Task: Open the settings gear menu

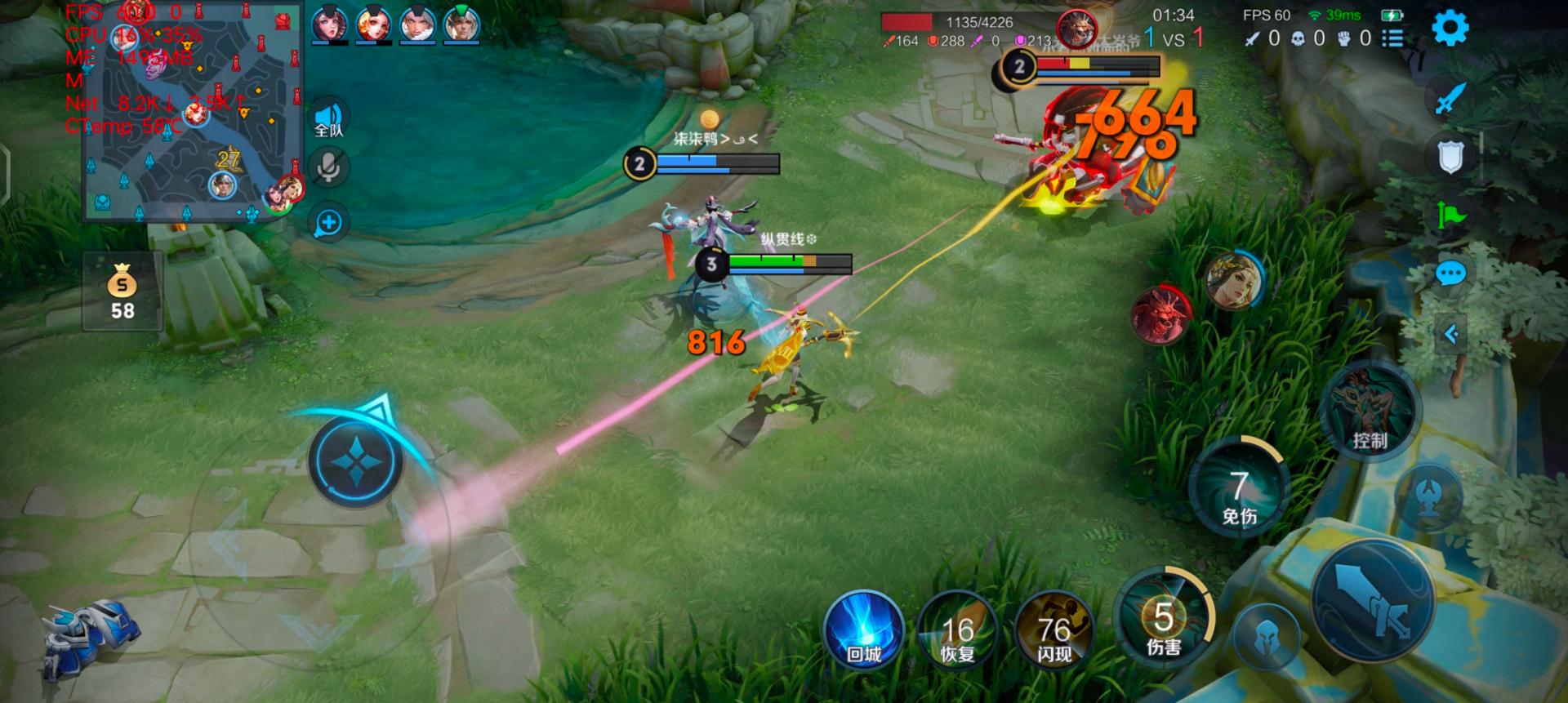Action: 1450,29
